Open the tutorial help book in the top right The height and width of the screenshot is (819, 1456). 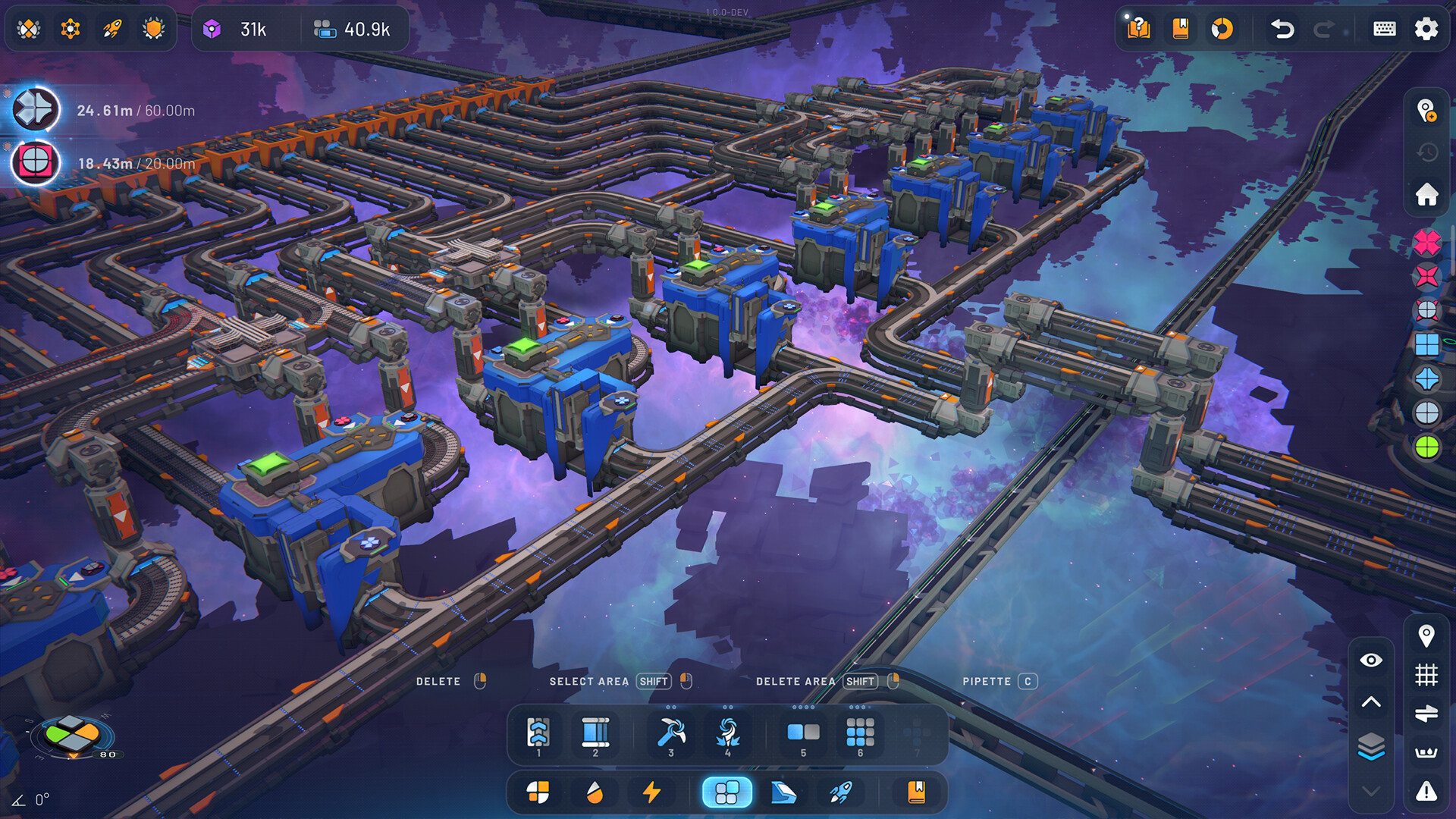click(1137, 29)
